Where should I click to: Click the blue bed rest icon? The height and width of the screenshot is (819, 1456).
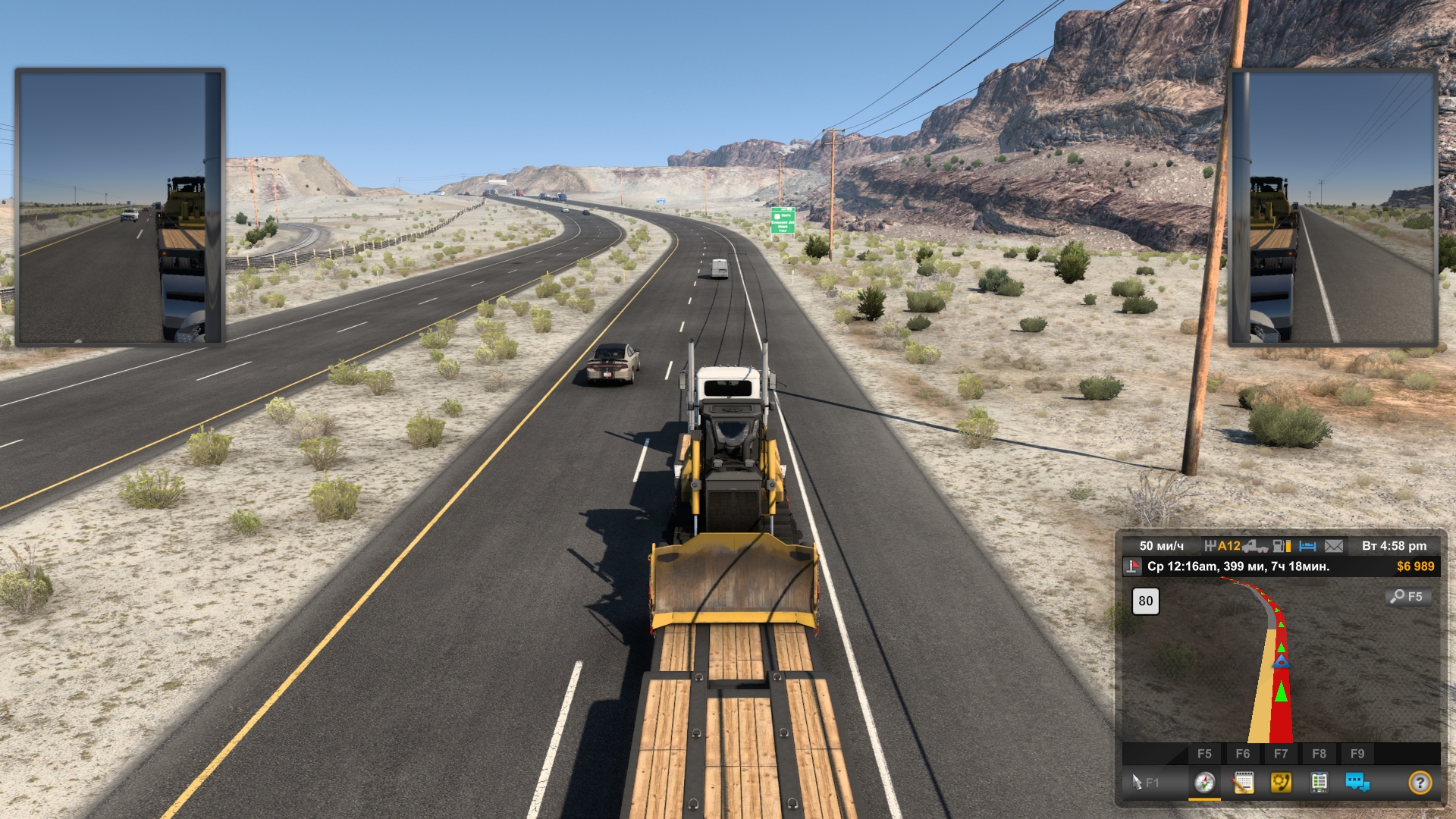click(x=1307, y=546)
